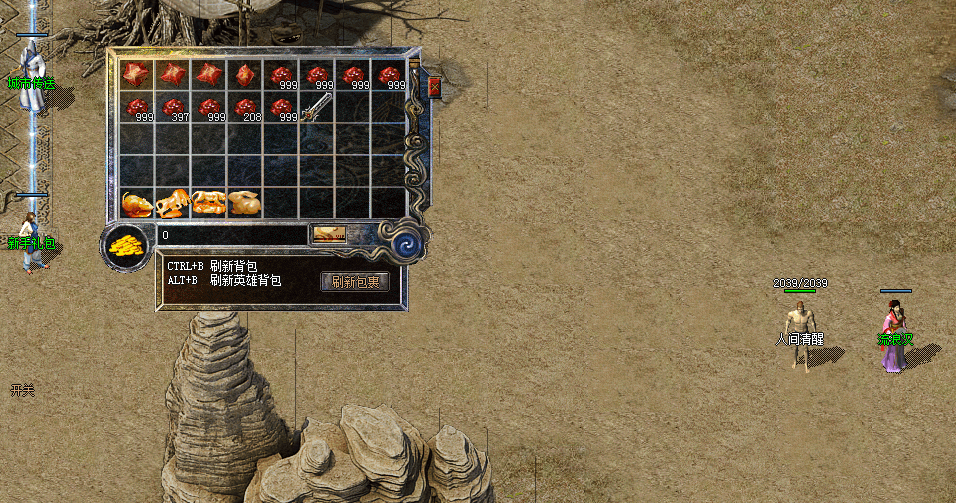Select the red gem stack of 397
This screenshot has width=956, height=503.
pos(173,108)
